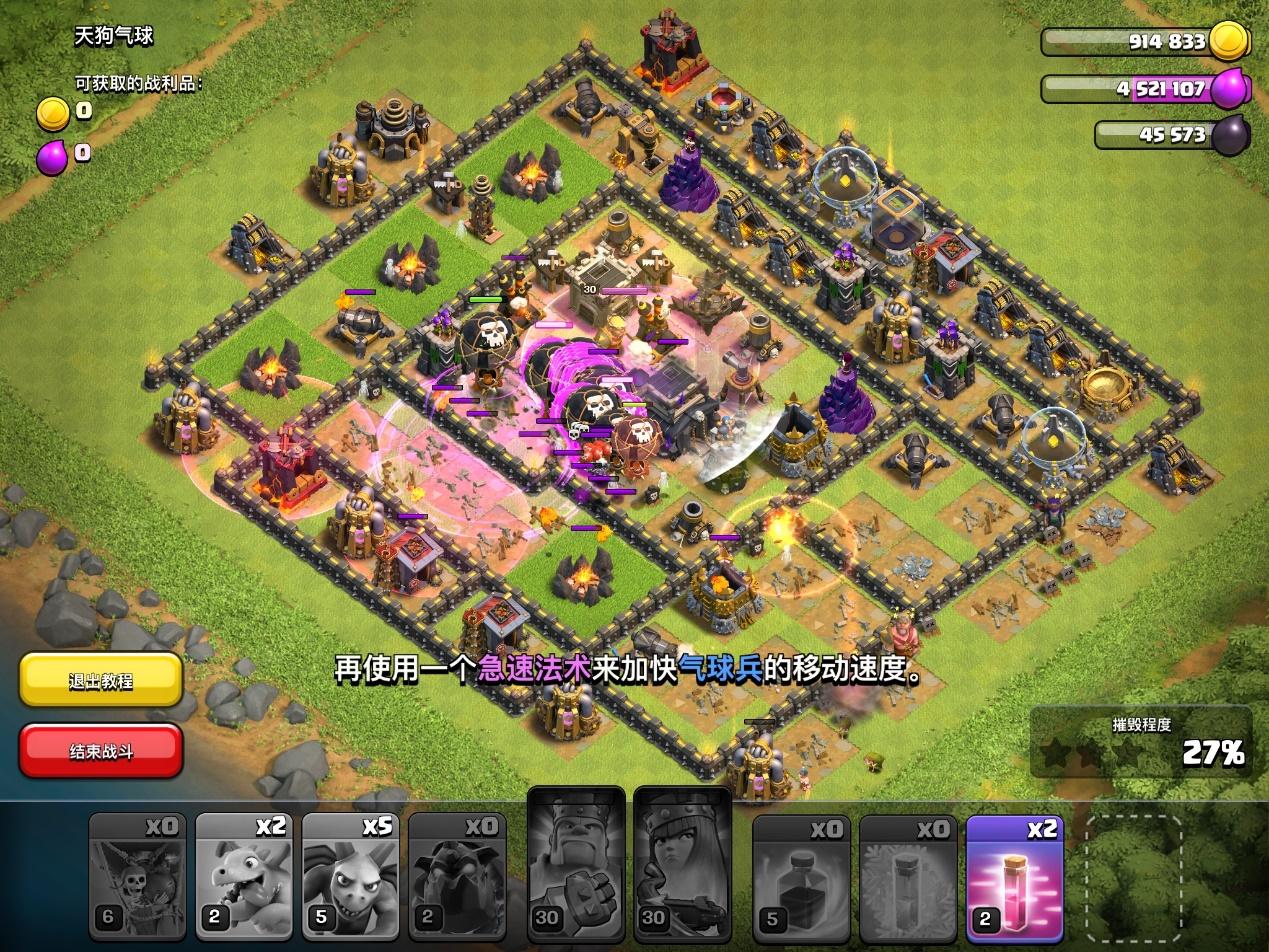End the battle with the red button
1269x952 pixels.
click(101, 750)
